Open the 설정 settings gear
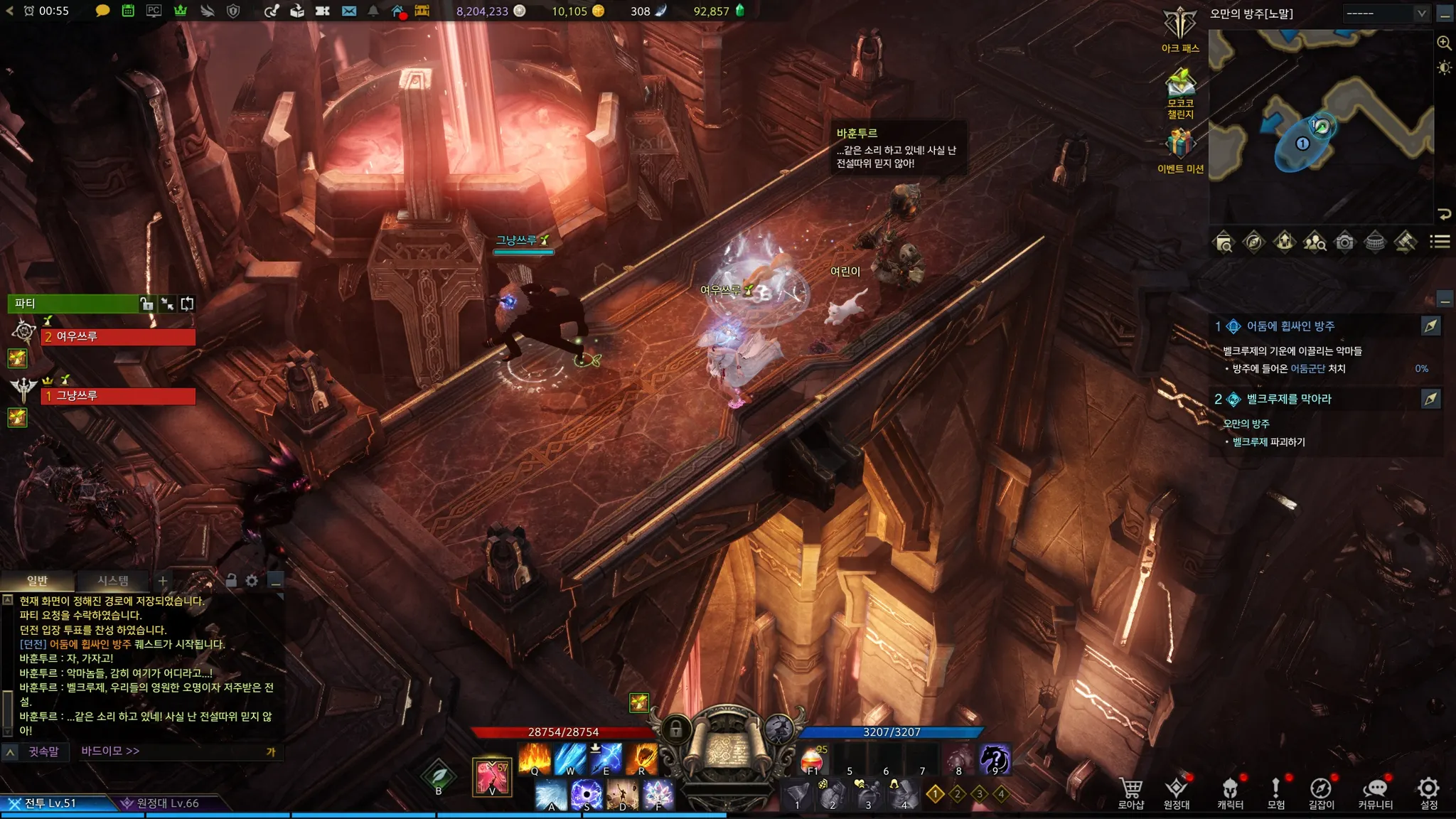The image size is (1456, 819). coord(1428,792)
